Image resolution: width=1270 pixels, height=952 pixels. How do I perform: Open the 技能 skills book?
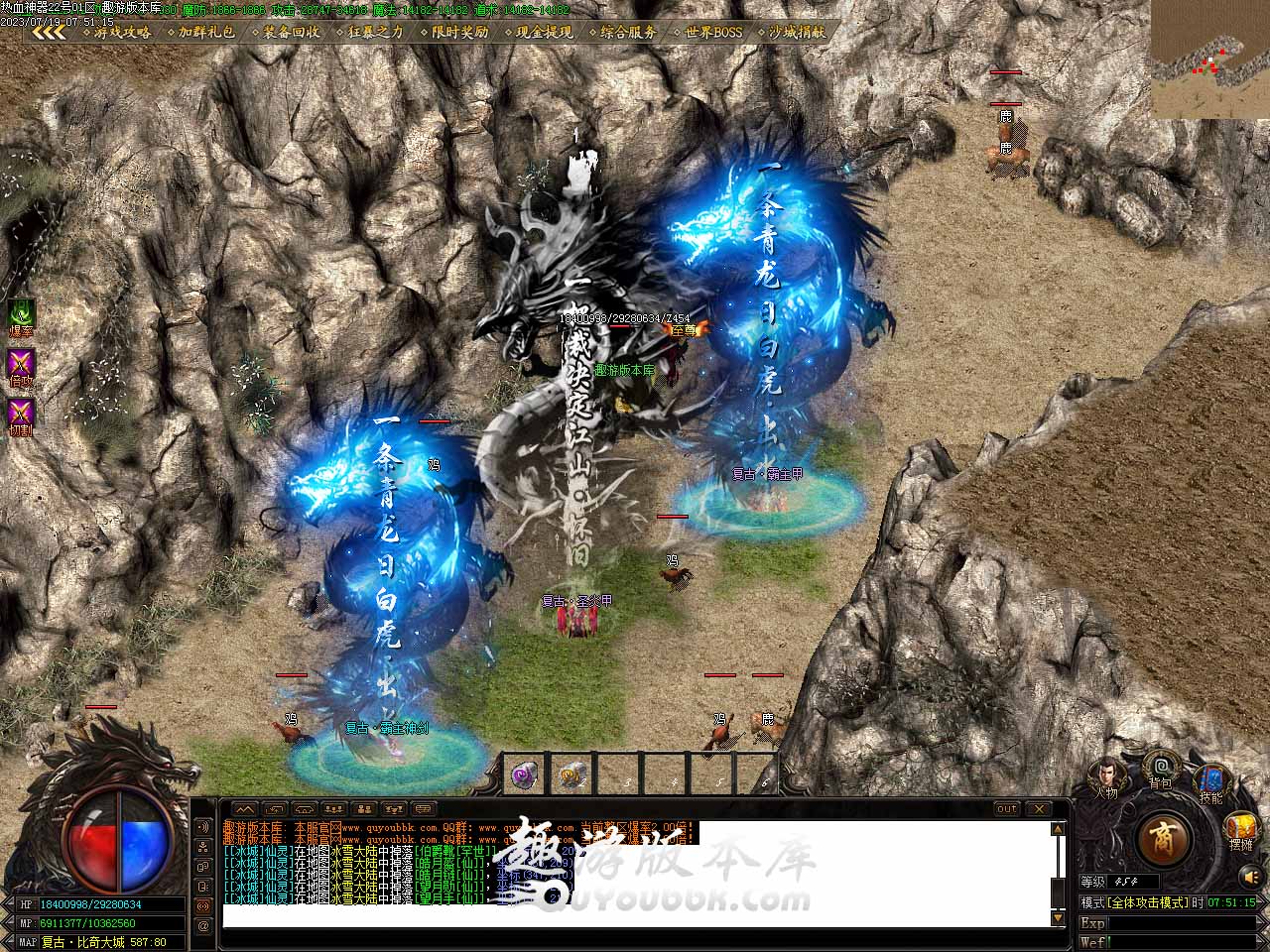click(1211, 781)
